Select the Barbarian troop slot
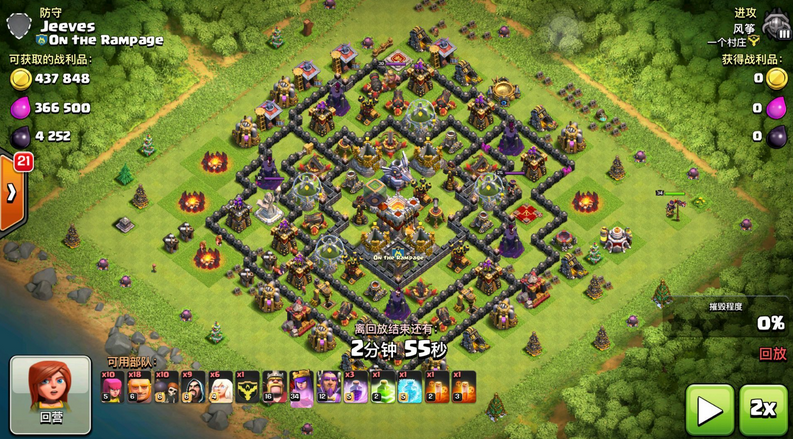 [x=138, y=386]
